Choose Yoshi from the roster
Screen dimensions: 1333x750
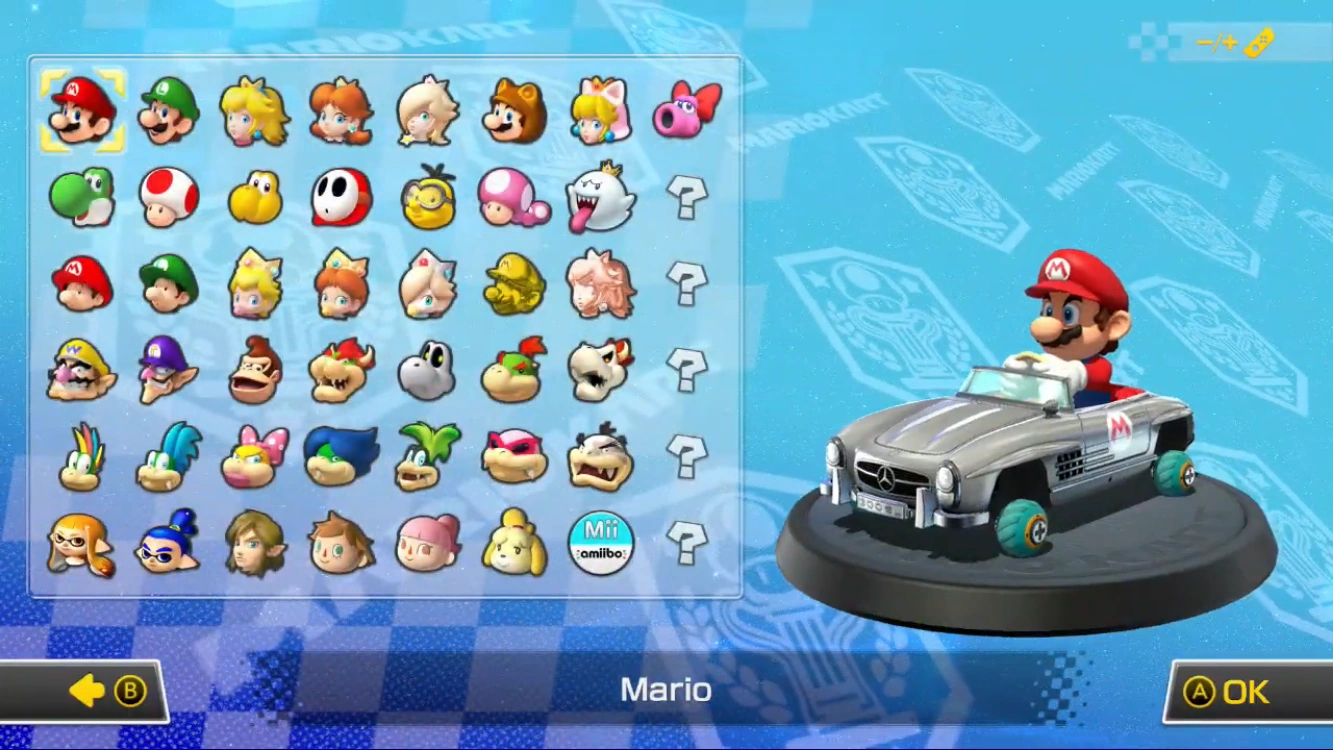pyautogui.click(x=83, y=197)
